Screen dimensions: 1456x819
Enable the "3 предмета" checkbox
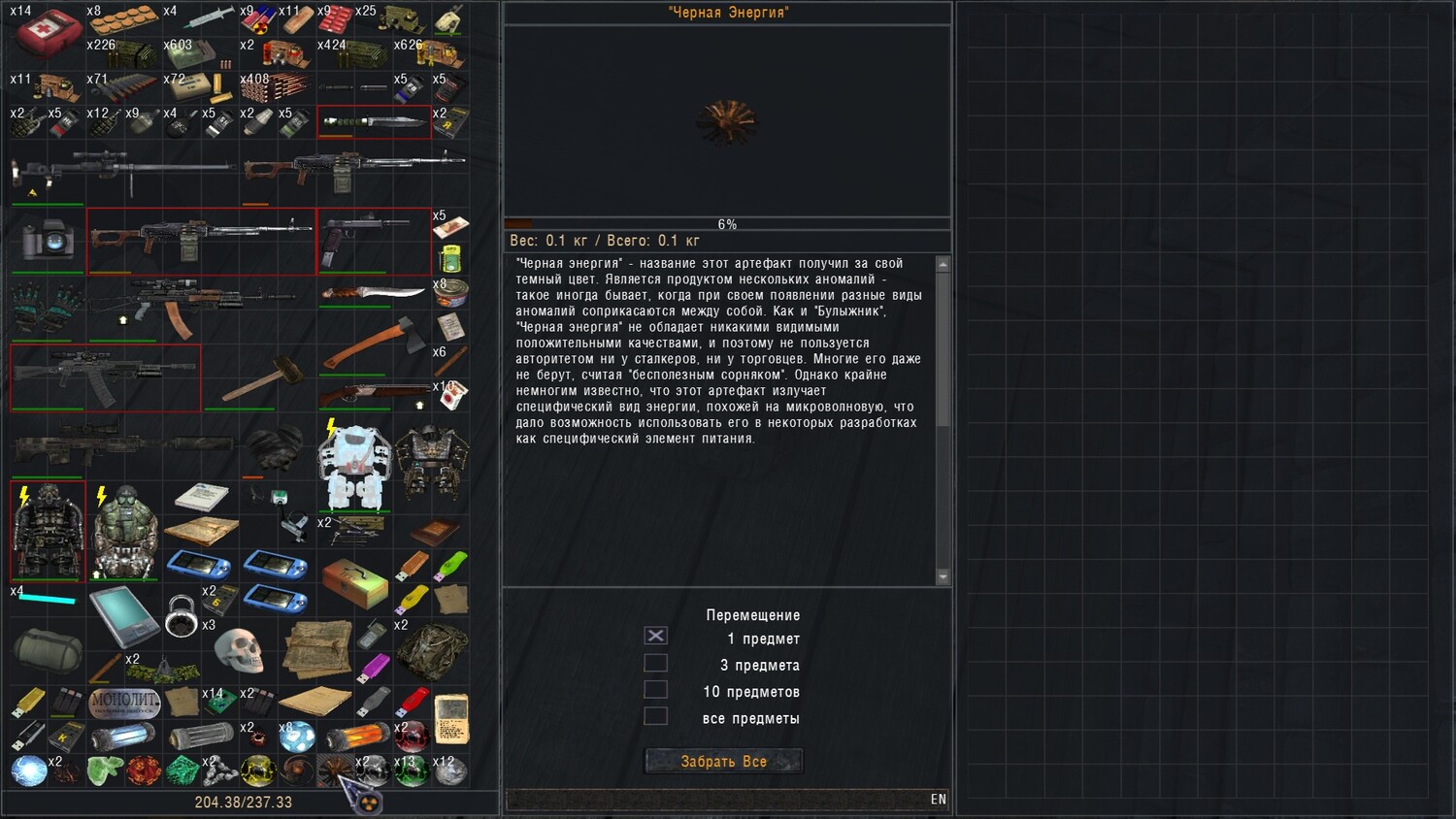click(x=656, y=663)
